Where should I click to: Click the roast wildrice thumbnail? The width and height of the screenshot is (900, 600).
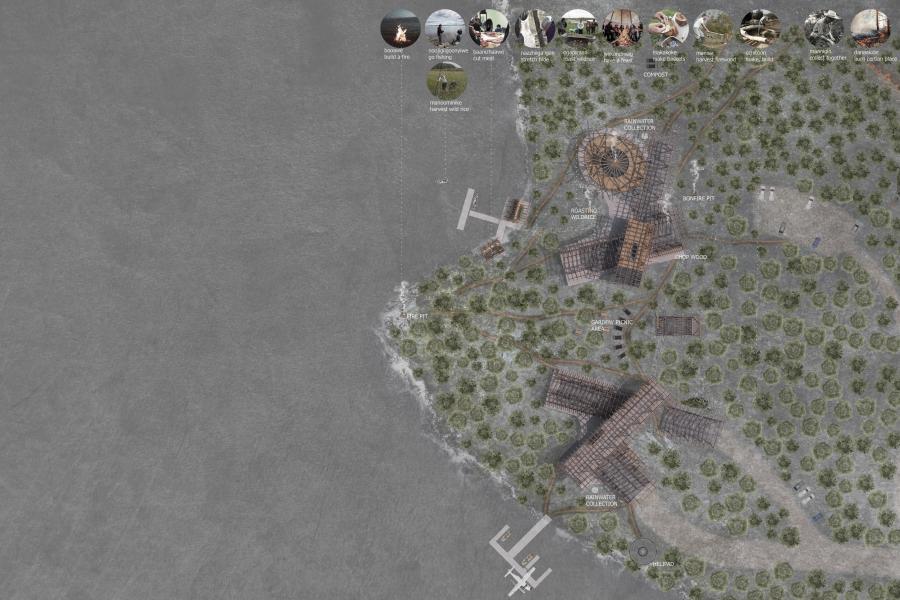578,28
